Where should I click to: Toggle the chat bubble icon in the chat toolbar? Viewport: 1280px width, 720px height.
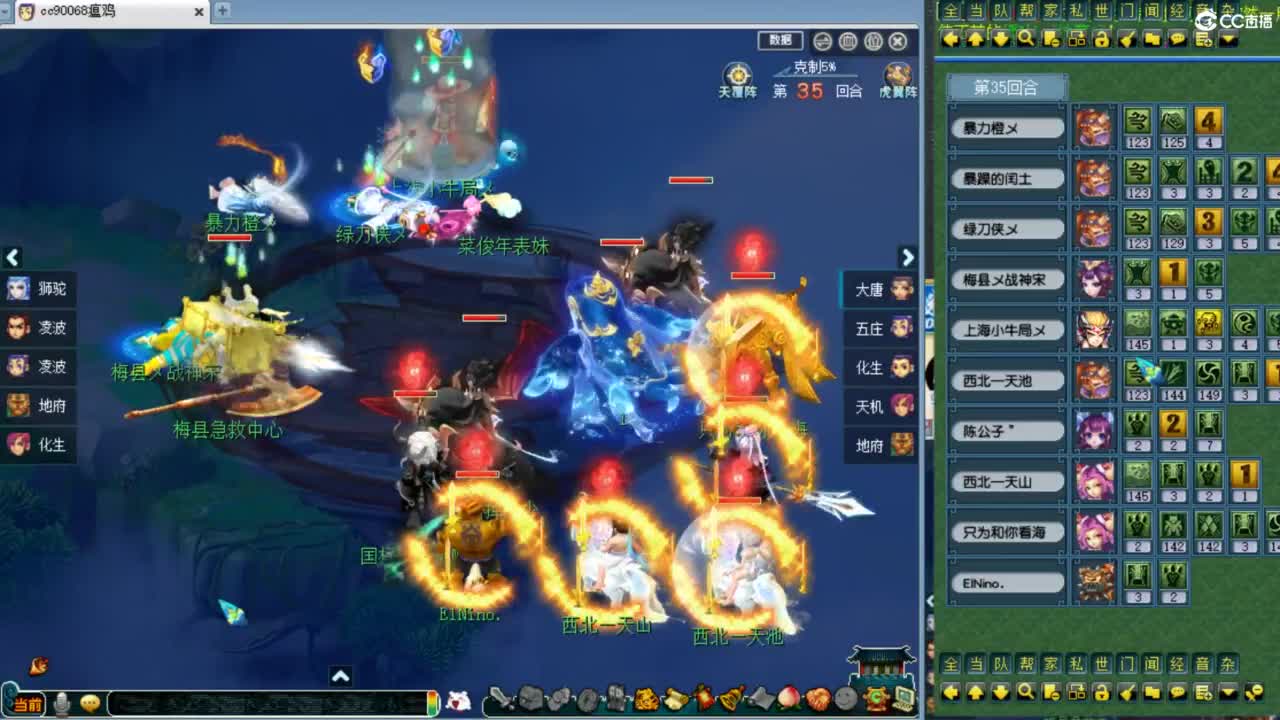tap(1178, 38)
